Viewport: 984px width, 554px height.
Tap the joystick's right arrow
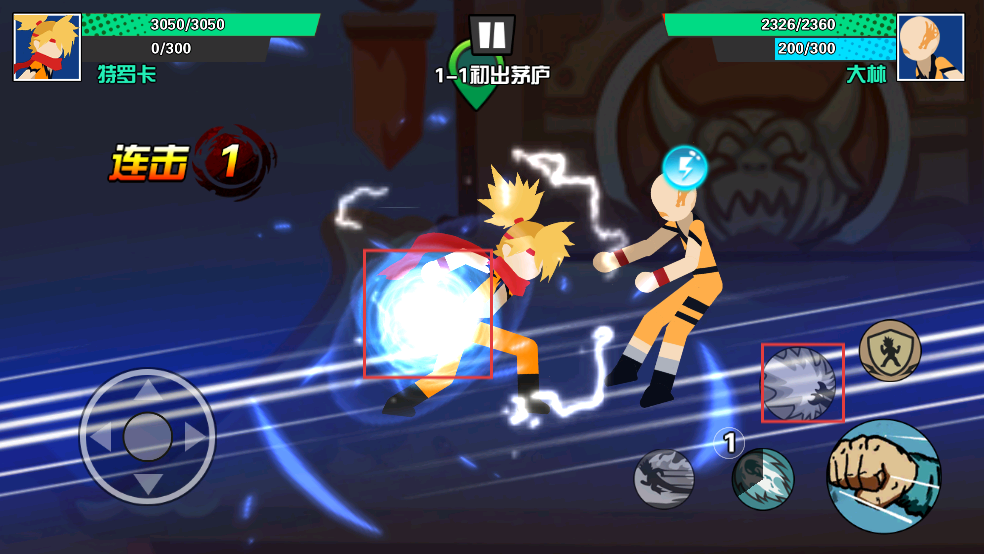pos(193,437)
